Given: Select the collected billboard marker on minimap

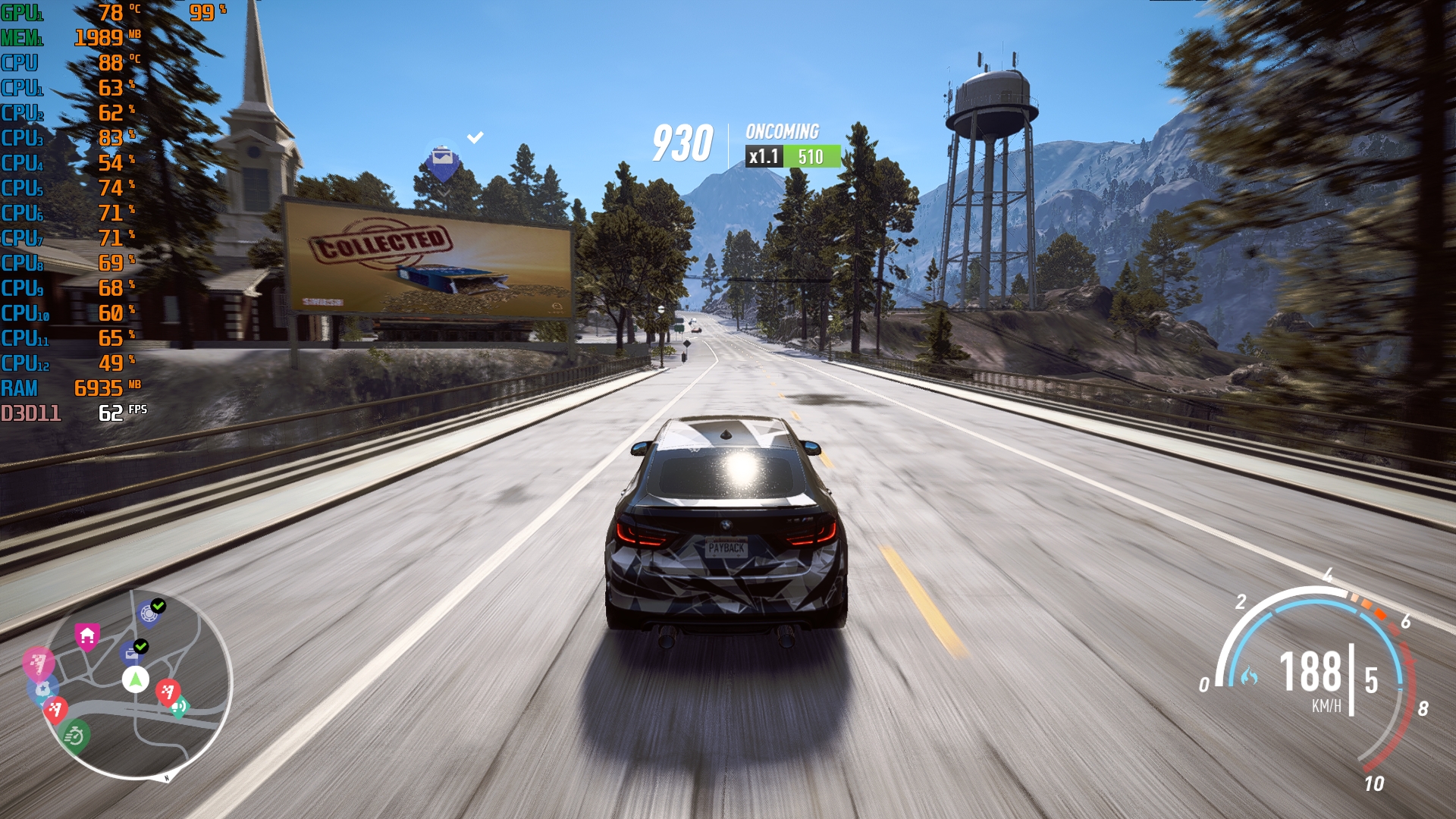Looking at the screenshot, I should click(133, 651).
